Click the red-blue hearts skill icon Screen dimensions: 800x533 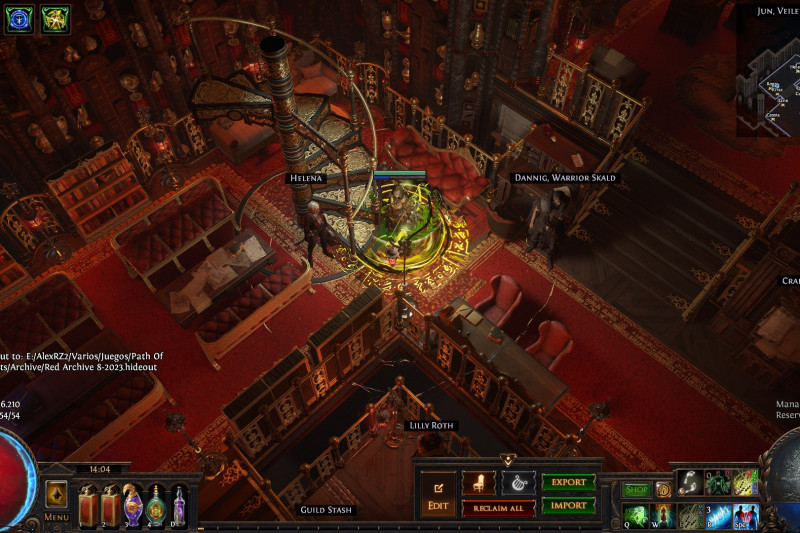pyautogui.click(x=745, y=516)
